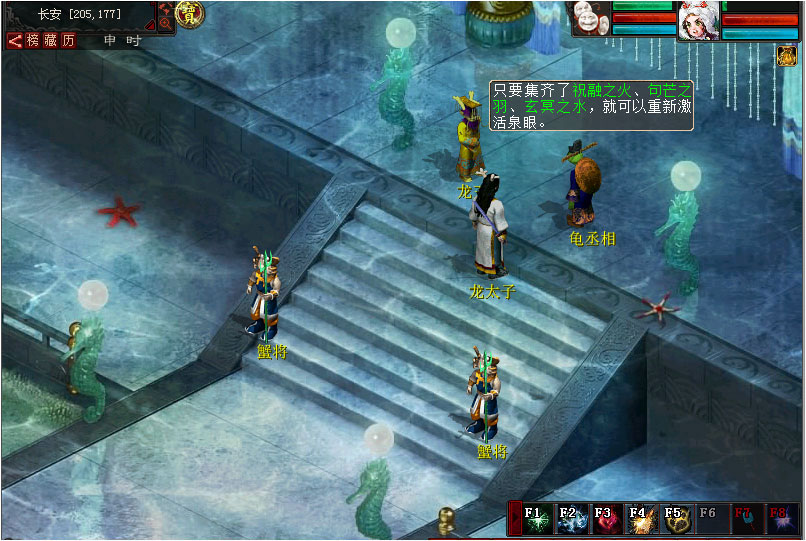Cast the F8 purple burst skill

778,519
